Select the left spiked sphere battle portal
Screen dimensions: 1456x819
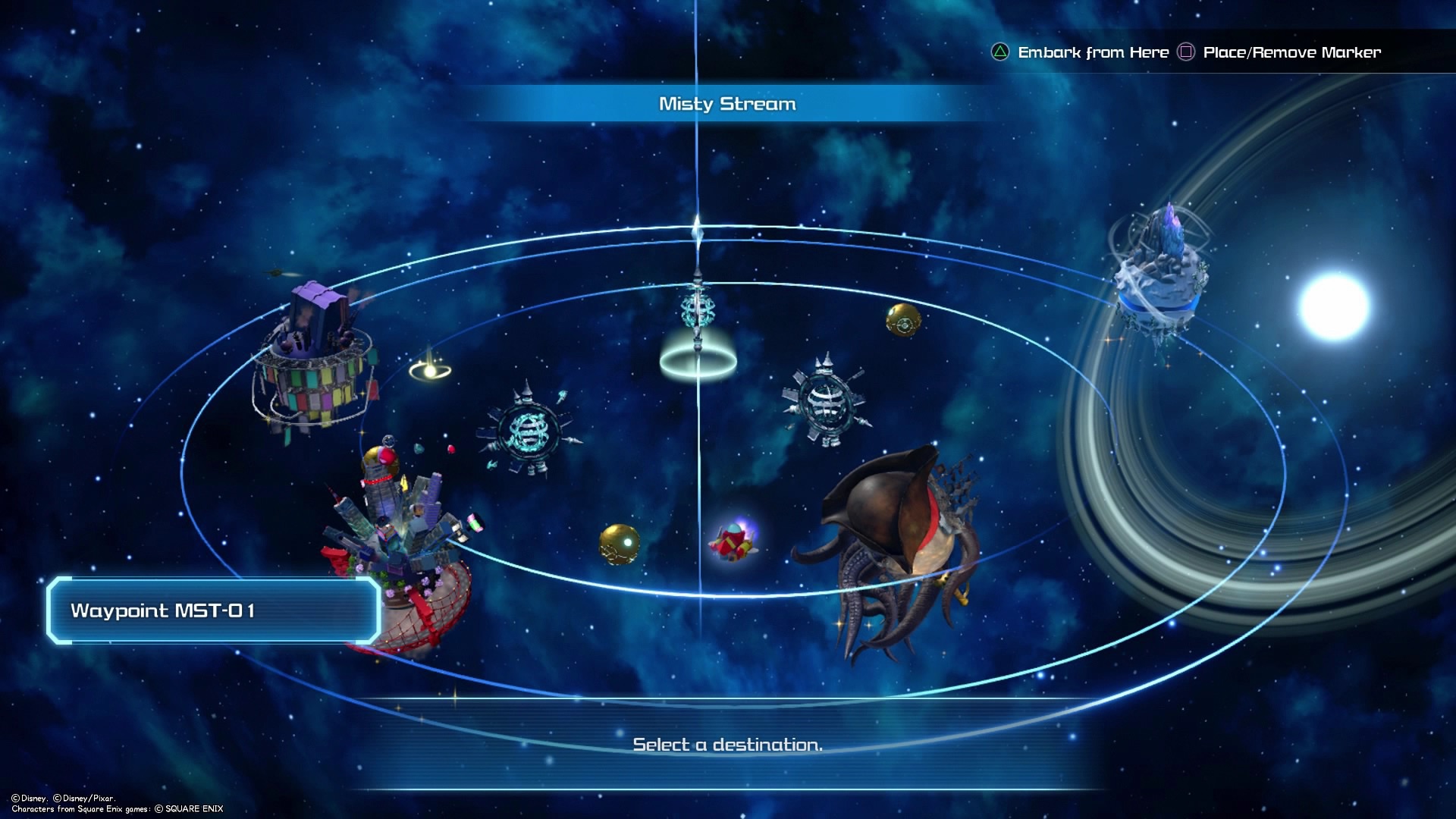[523, 432]
